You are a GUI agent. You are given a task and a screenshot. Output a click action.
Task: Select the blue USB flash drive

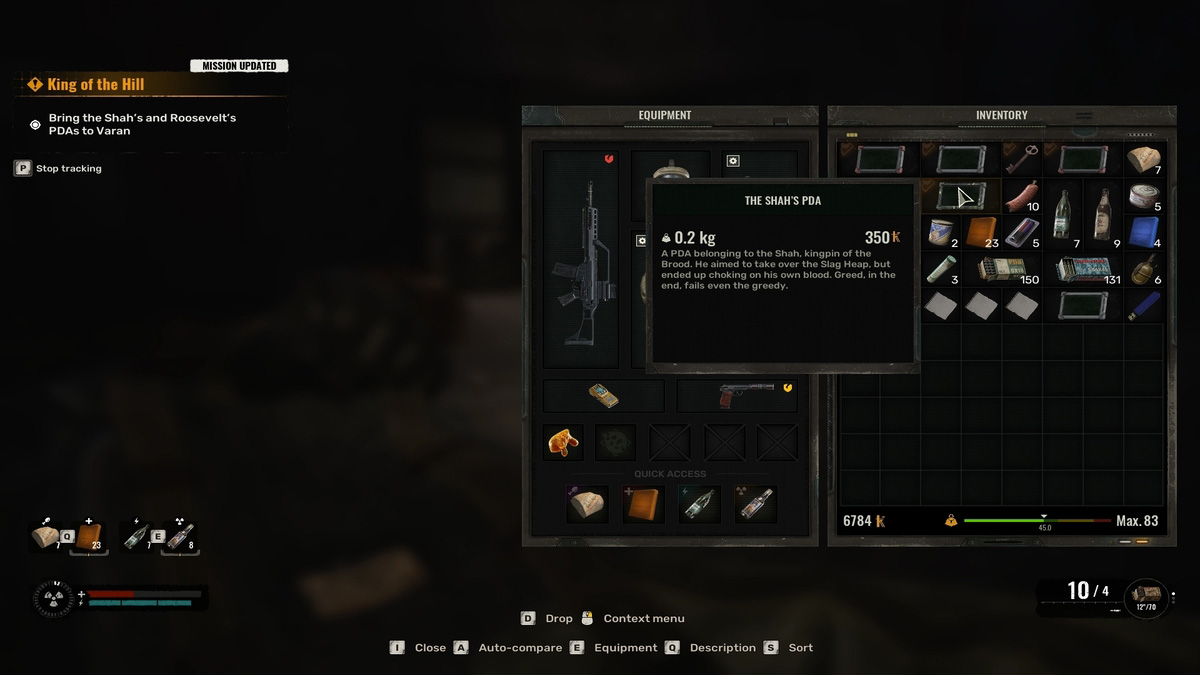[1143, 306]
